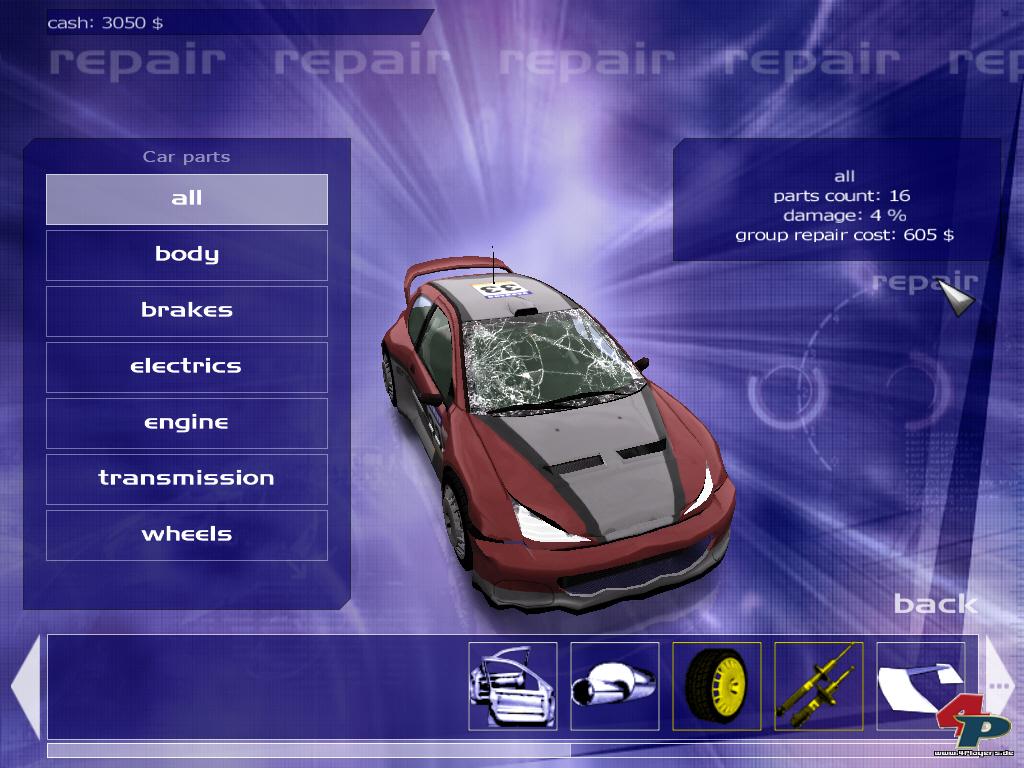This screenshot has height=768, width=1024.
Task: Choose the exhaust pipe part thumbnail
Action: click(615, 686)
